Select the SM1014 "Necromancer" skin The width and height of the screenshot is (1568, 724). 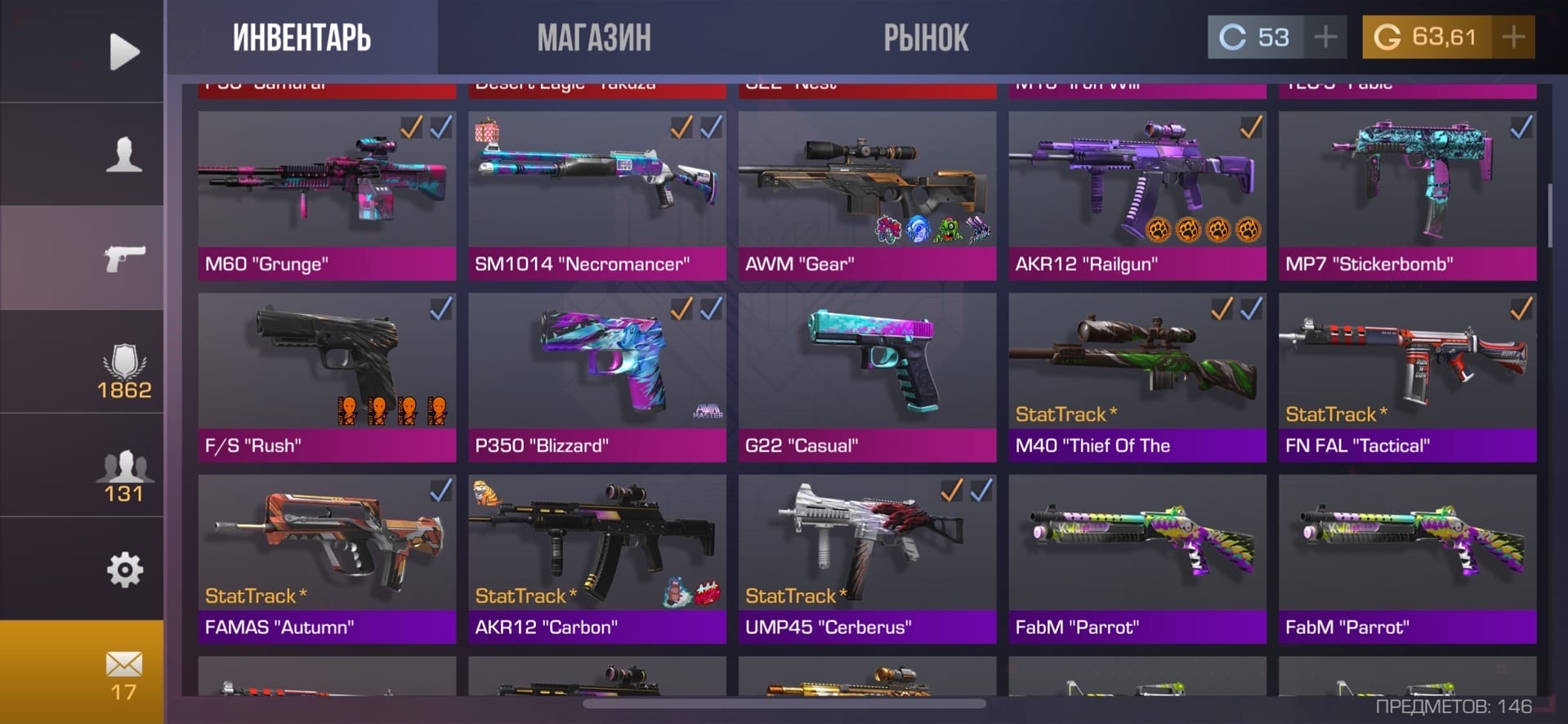[x=596, y=196]
